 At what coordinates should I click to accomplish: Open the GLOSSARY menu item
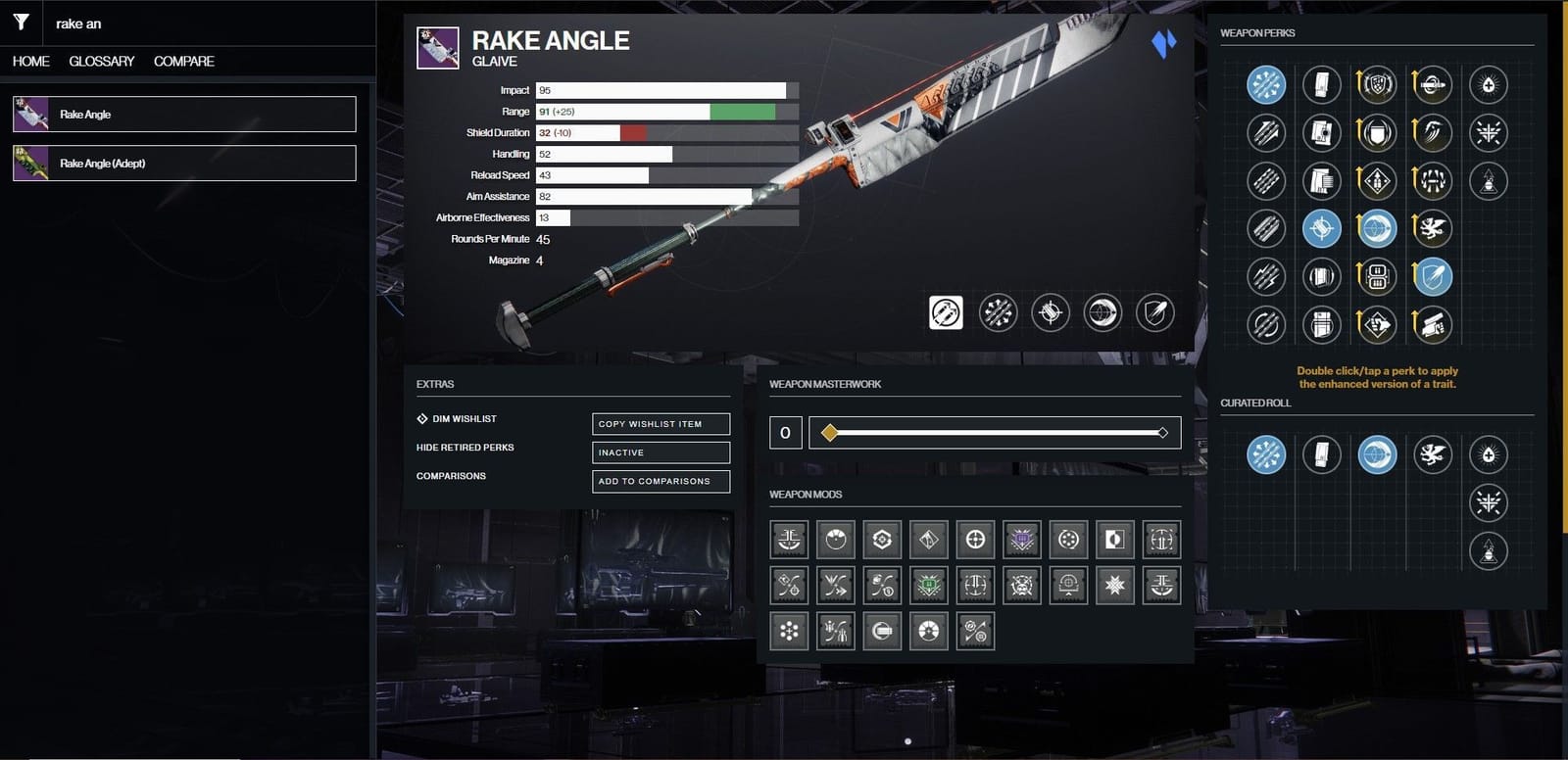(x=101, y=61)
